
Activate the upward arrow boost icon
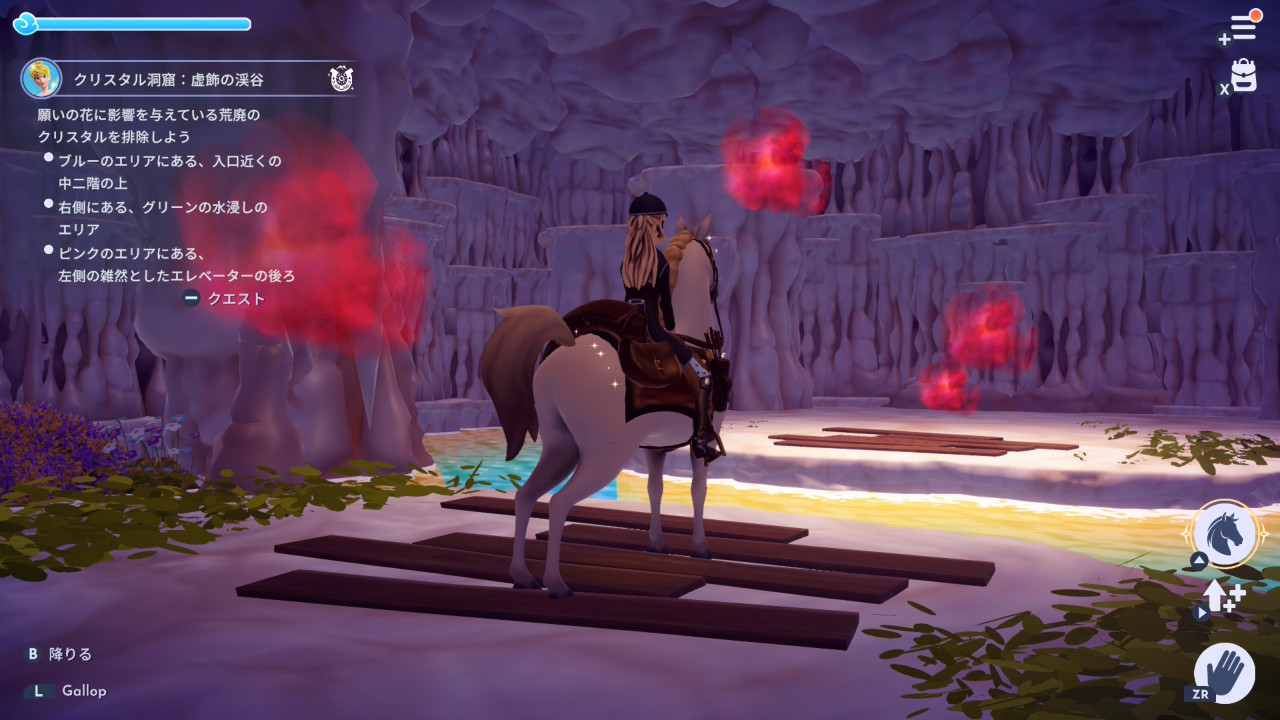[1223, 596]
